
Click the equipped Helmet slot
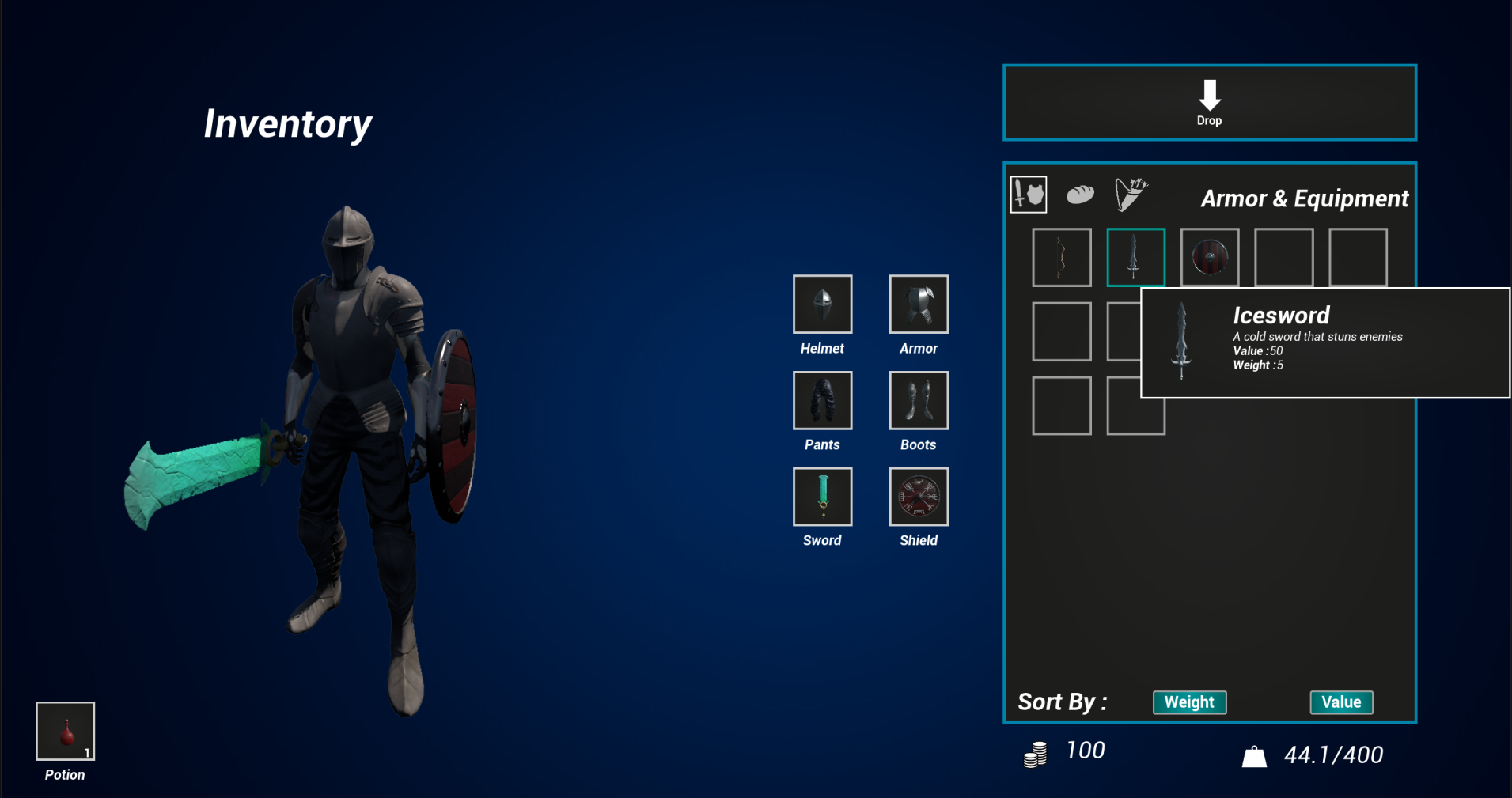click(822, 304)
